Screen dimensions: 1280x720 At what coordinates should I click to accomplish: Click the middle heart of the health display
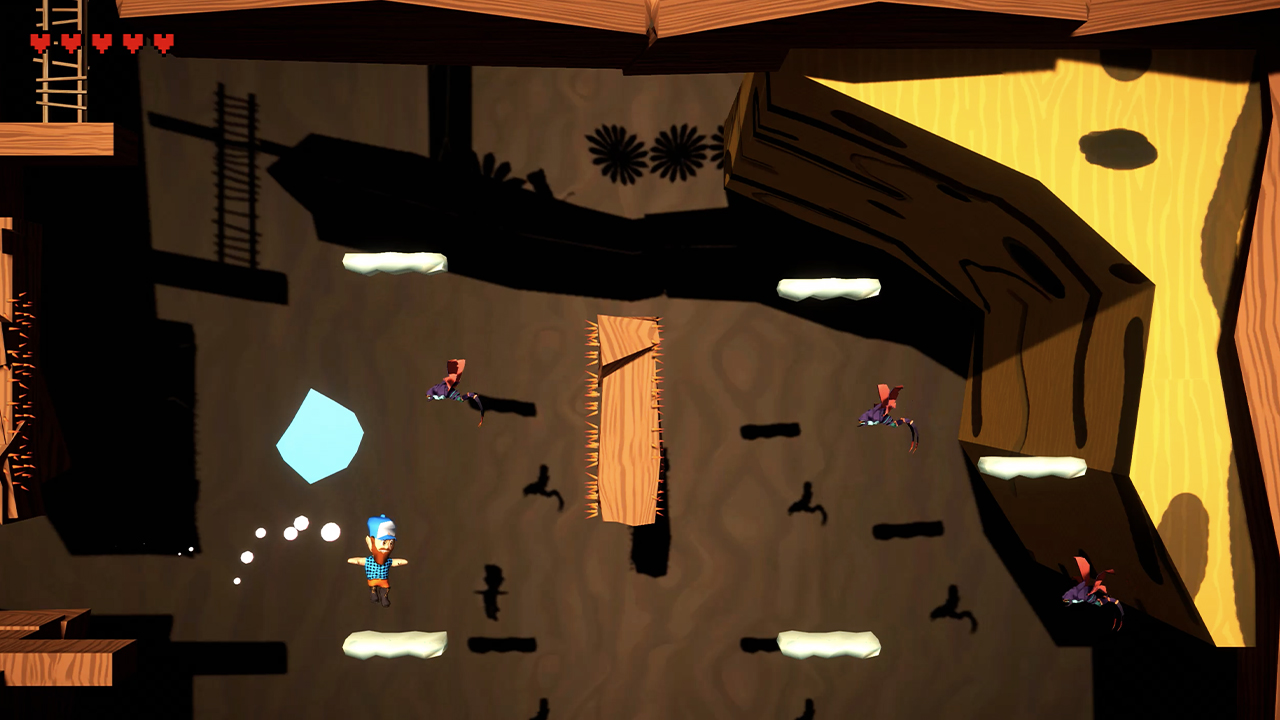coord(101,43)
